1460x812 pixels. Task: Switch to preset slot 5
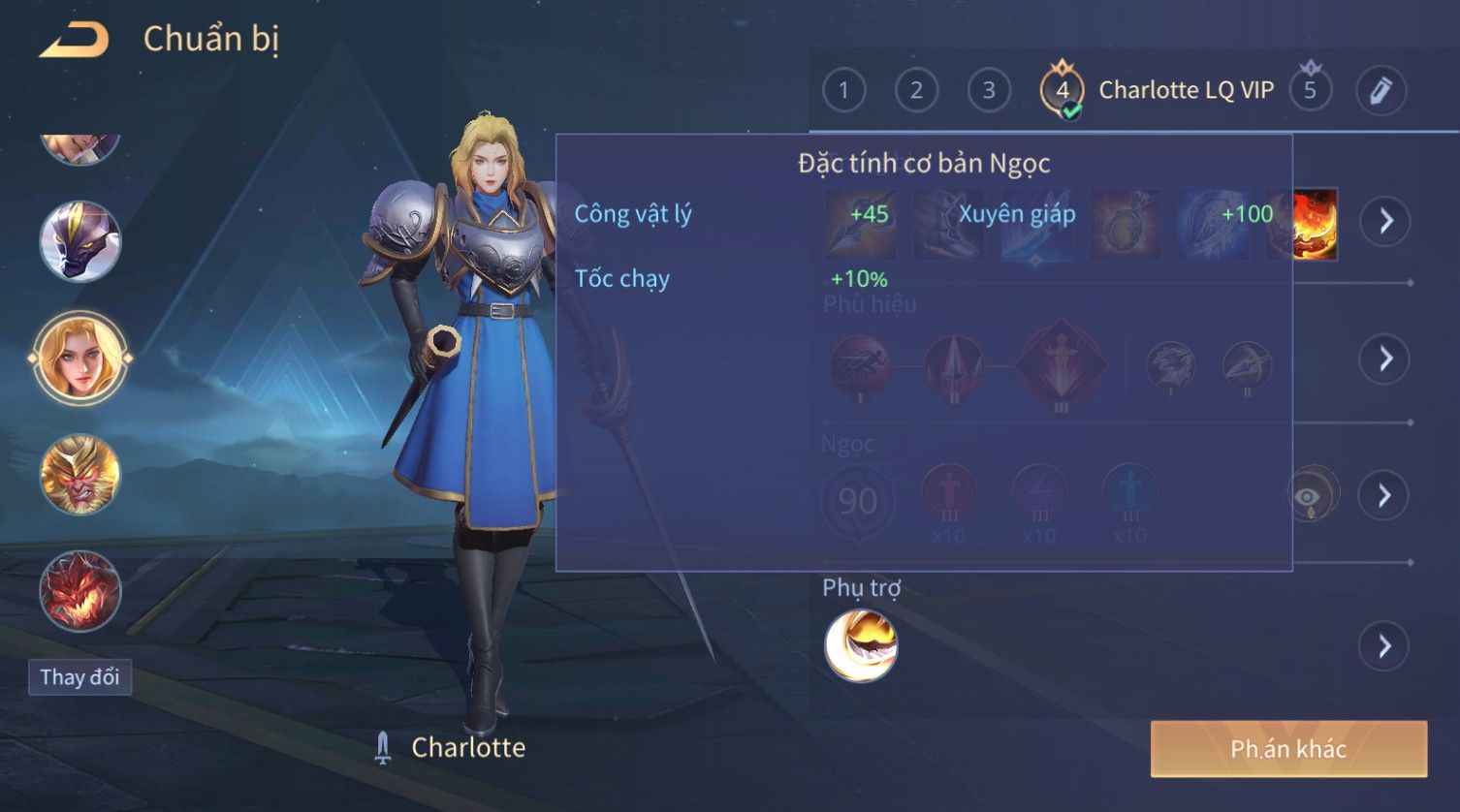click(x=1310, y=91)
